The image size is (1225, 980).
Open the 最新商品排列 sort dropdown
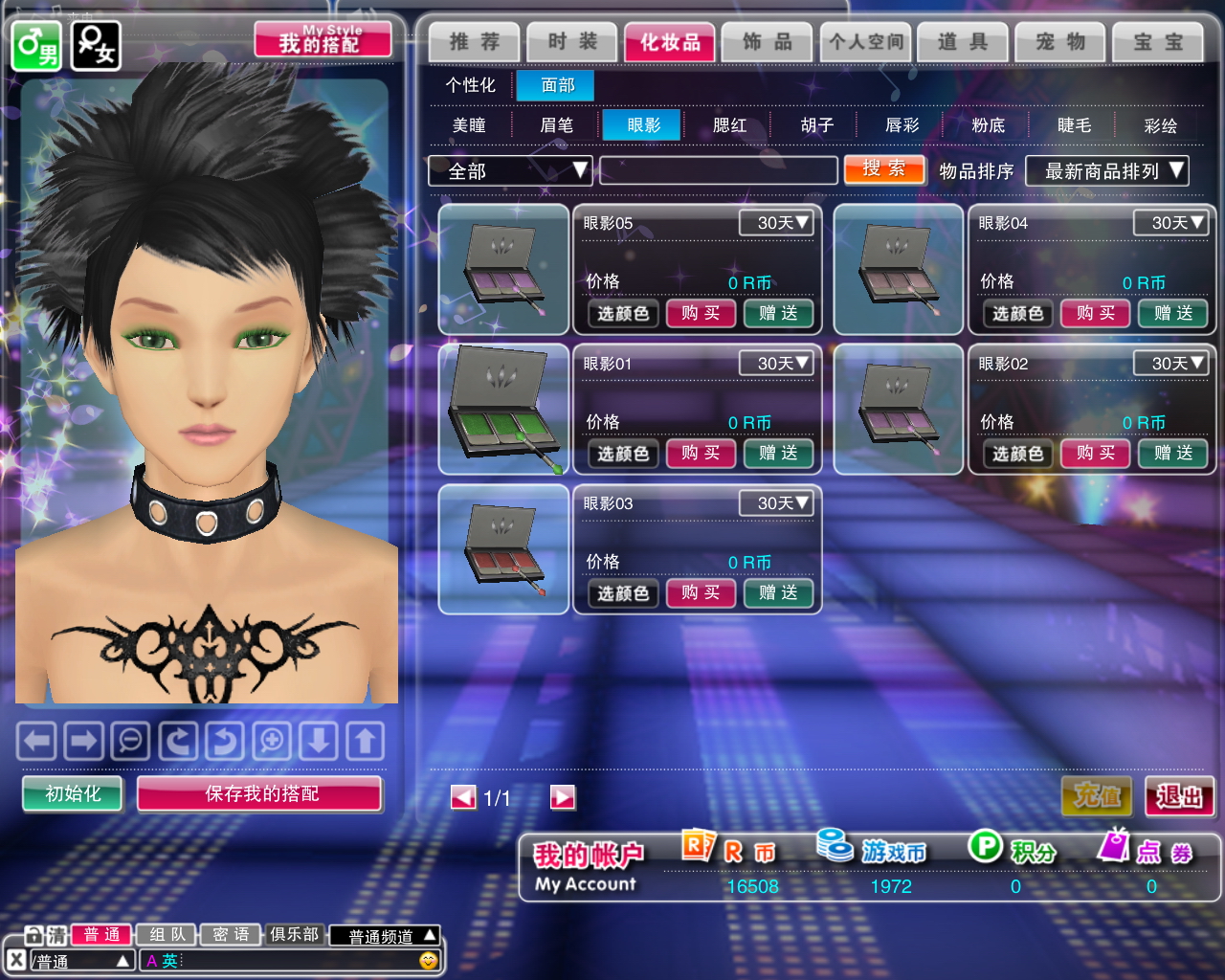1106,171
